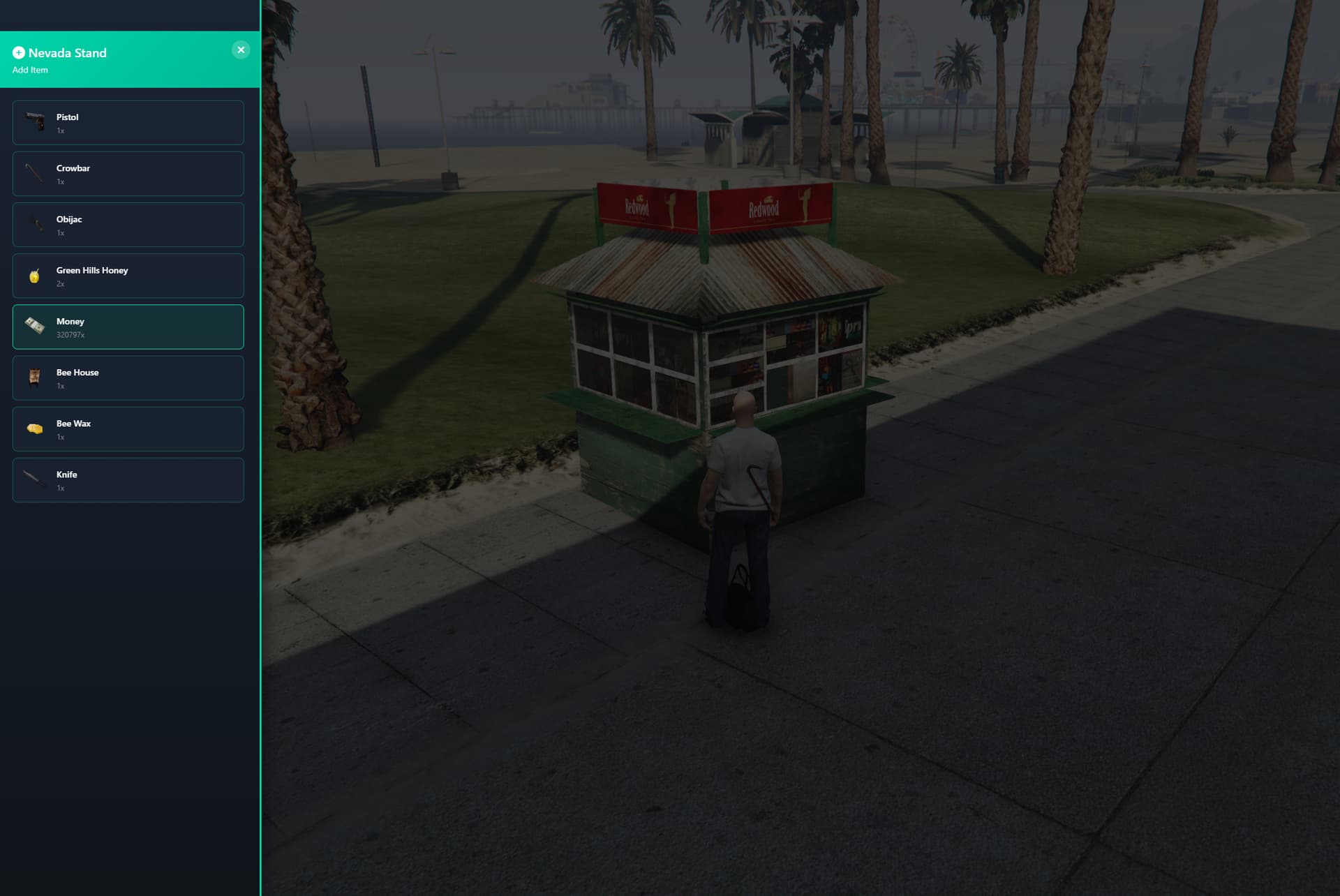Click the Obijac inventory slot
Image resolution: width=1340 pixels, height=896 pixels.
(128, 224)
